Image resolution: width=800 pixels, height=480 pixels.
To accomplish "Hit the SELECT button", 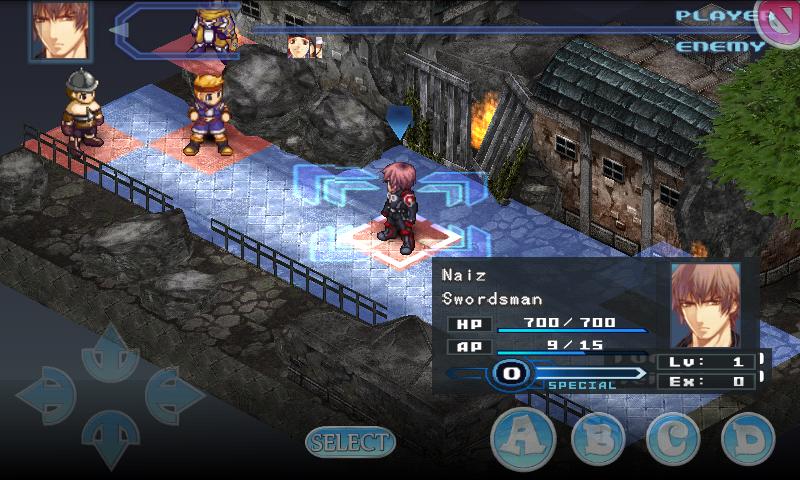I will [x=350, y=442].
